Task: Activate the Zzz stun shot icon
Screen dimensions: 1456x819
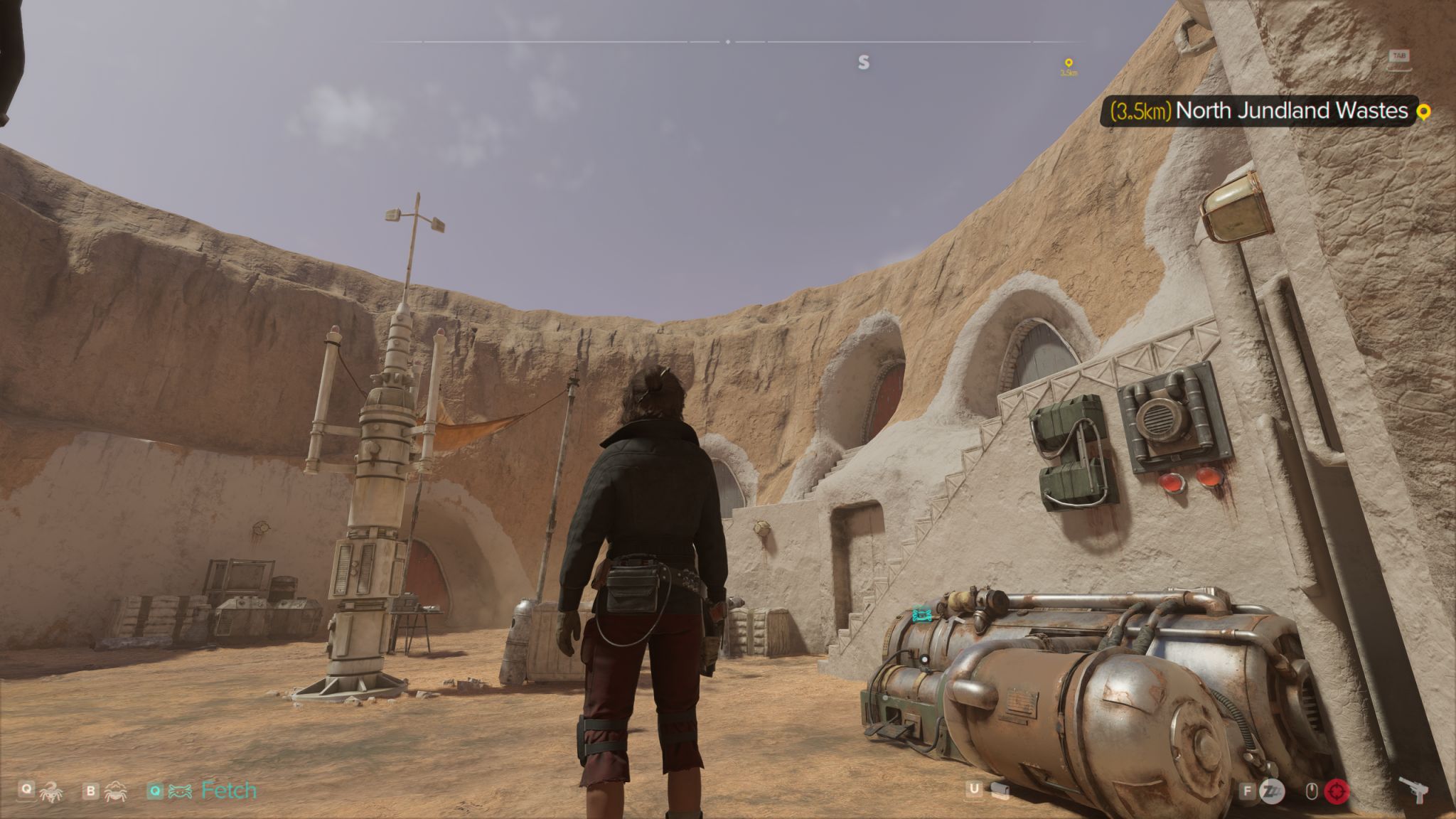Action: point(1272,791)
